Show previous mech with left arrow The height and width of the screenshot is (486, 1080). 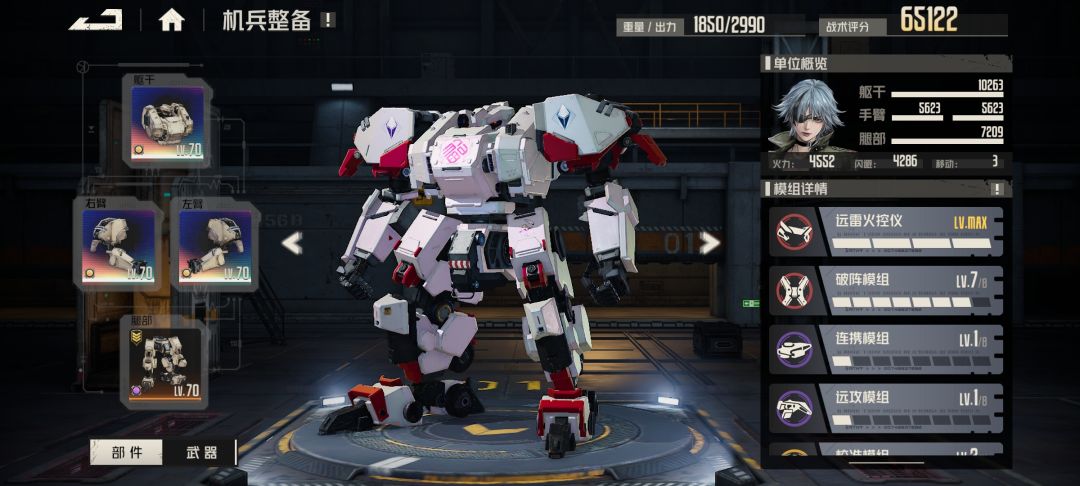[x=291, y=243]
